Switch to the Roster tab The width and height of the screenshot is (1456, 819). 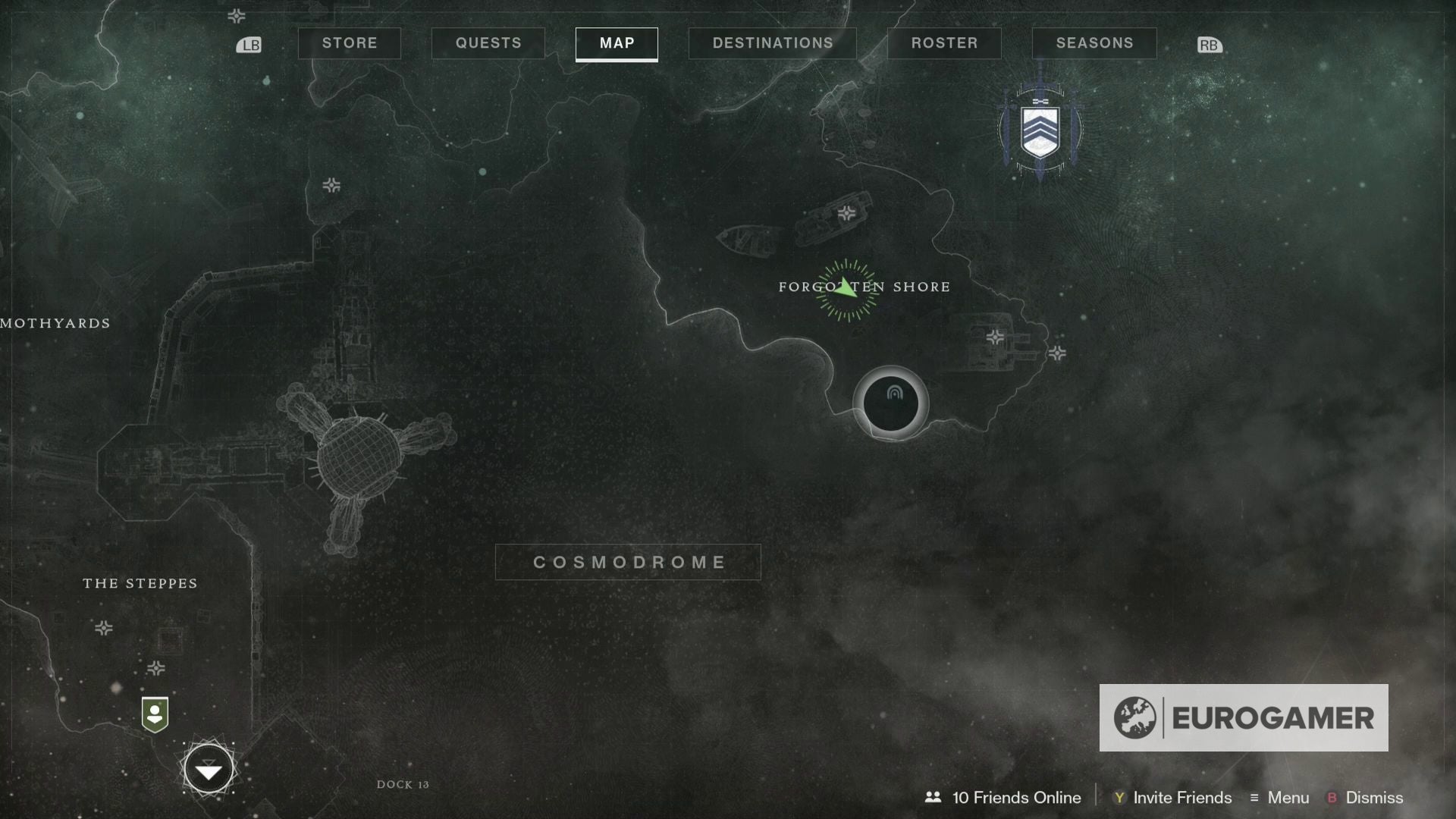pyautogui.click(x=944, y=42)
